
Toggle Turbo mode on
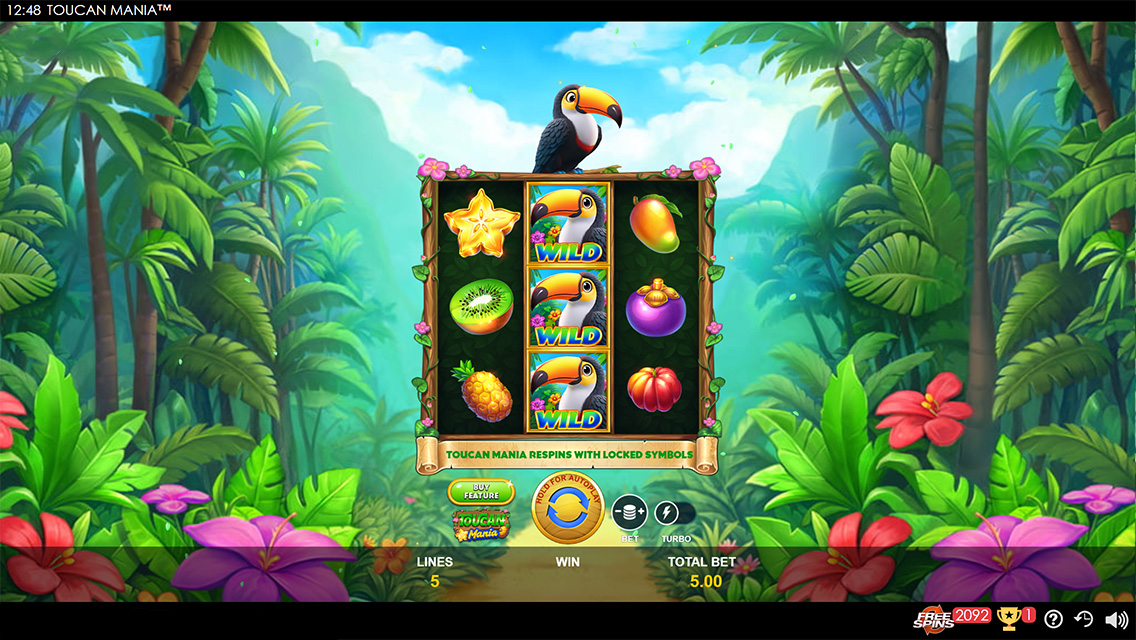(x=667, y=514)
